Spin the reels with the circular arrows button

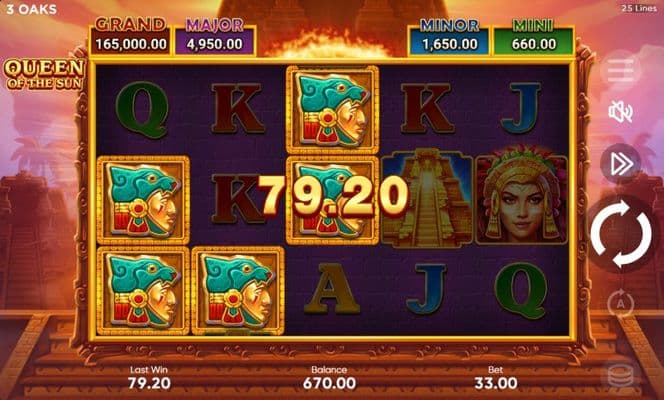(x=620, y=236)
